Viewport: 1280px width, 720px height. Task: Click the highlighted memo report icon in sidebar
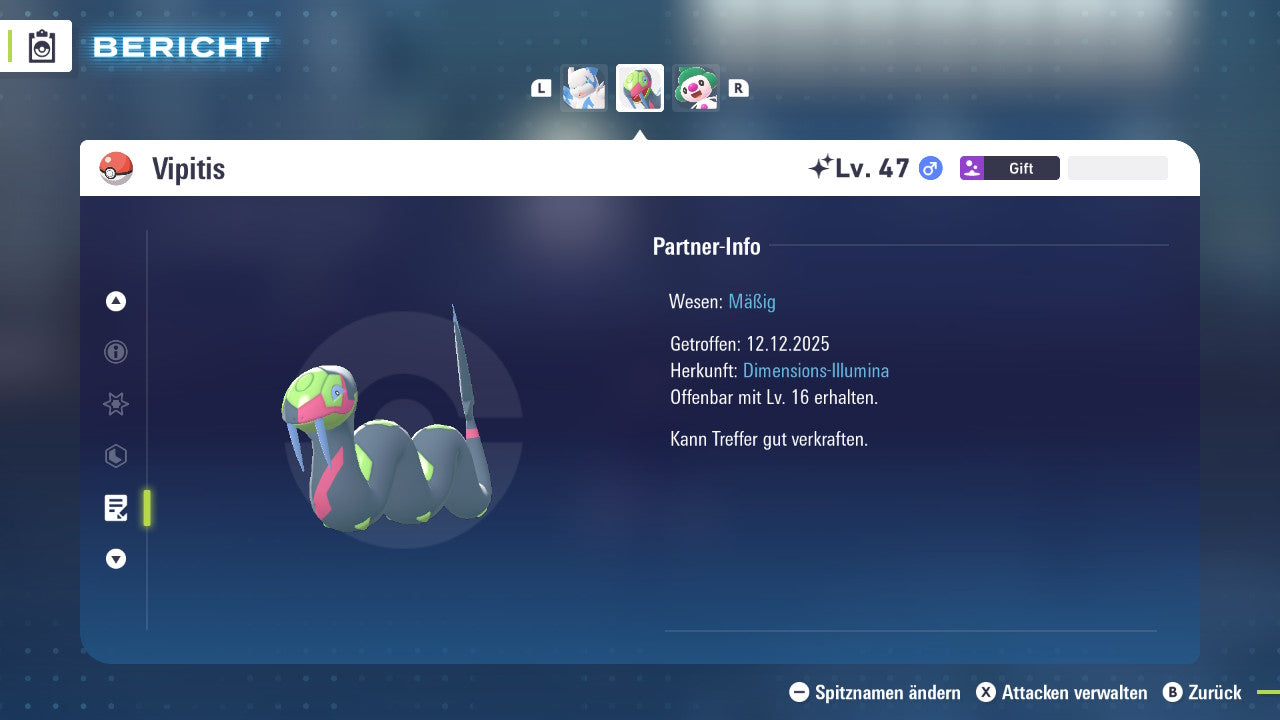coord(116,508)
